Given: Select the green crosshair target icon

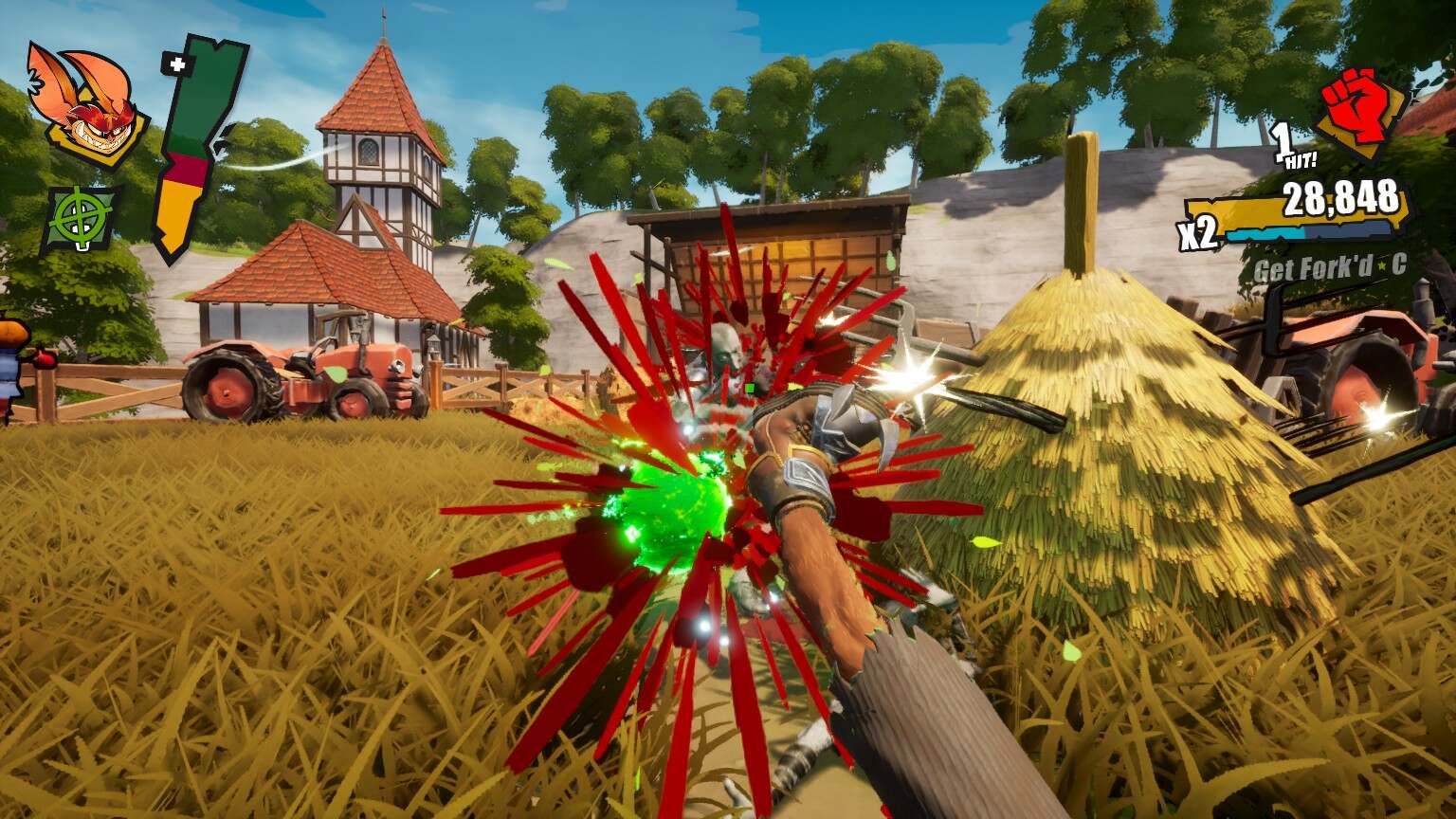Looking at the screenshot, I should [x=81, y=219].
